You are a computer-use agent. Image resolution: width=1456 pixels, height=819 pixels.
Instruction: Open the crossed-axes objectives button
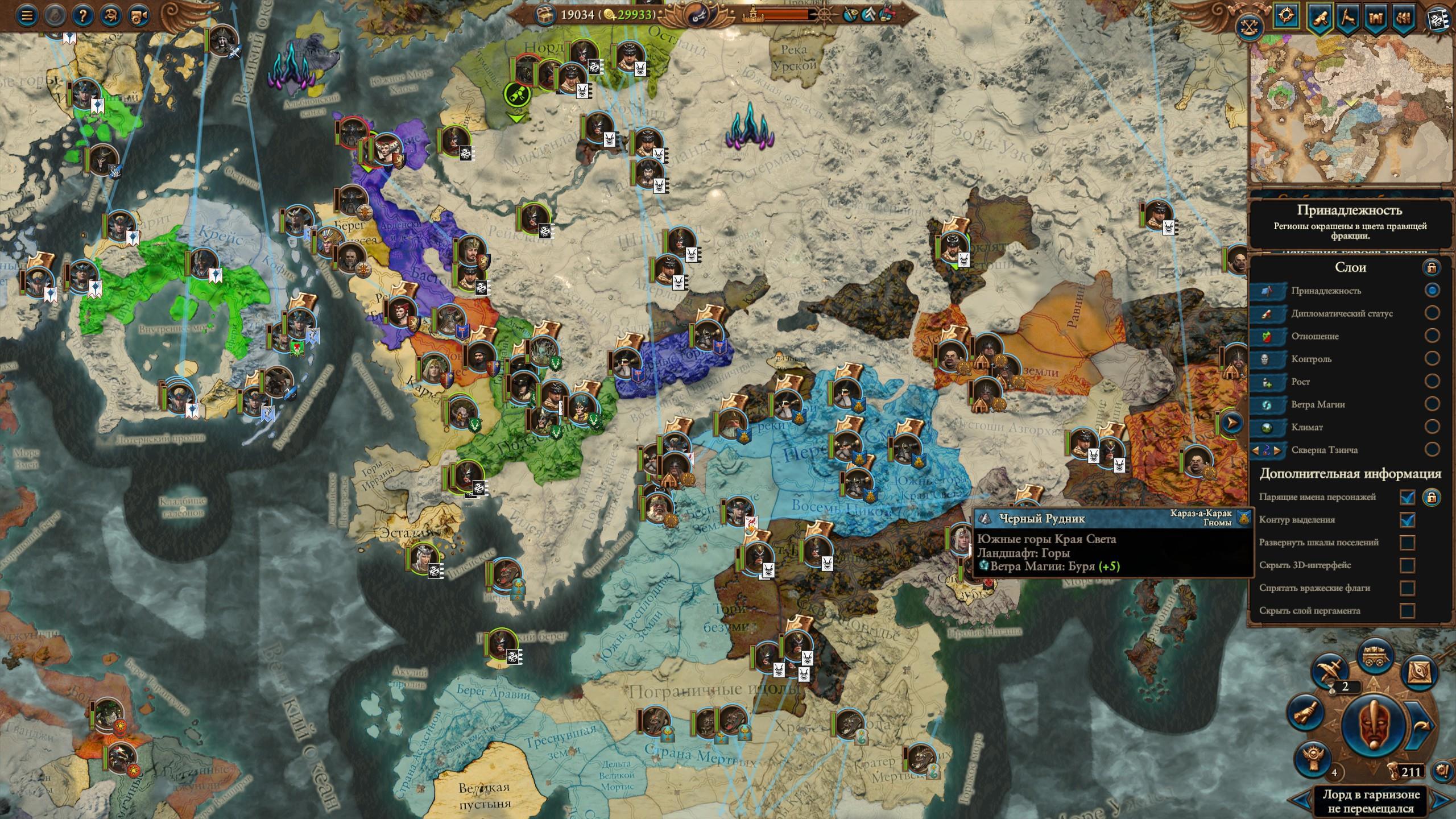pyautogui.click(x=1249, y=27)
